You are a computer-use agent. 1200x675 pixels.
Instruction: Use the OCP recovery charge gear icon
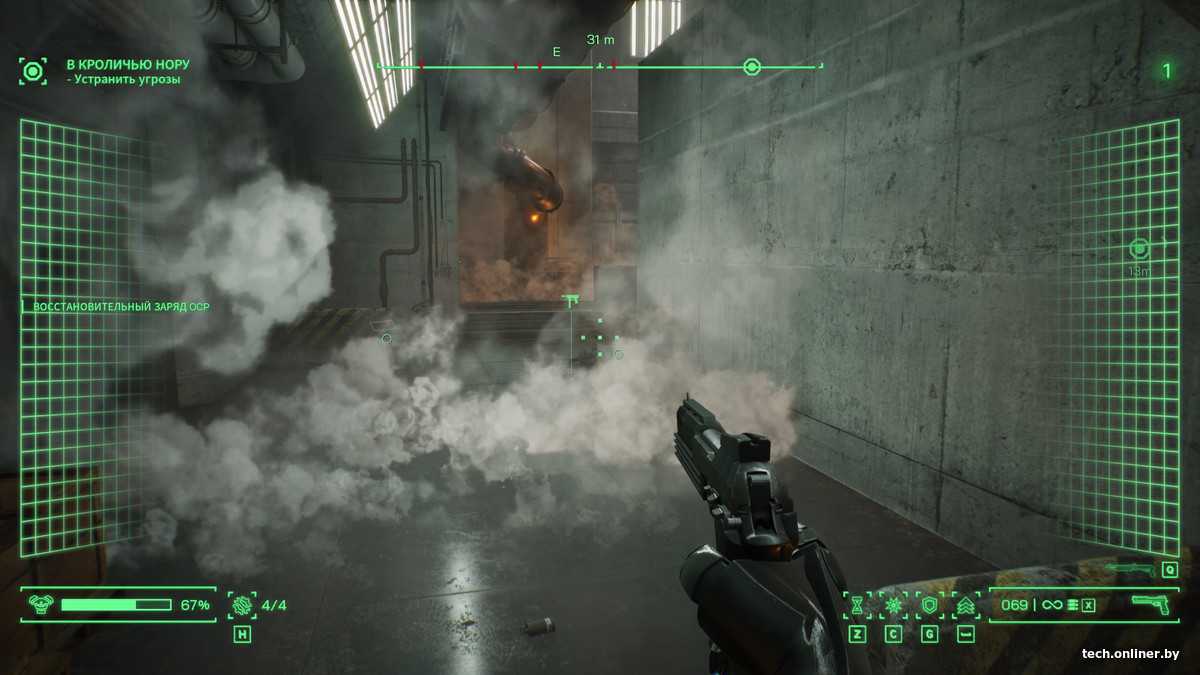(242, 604)
